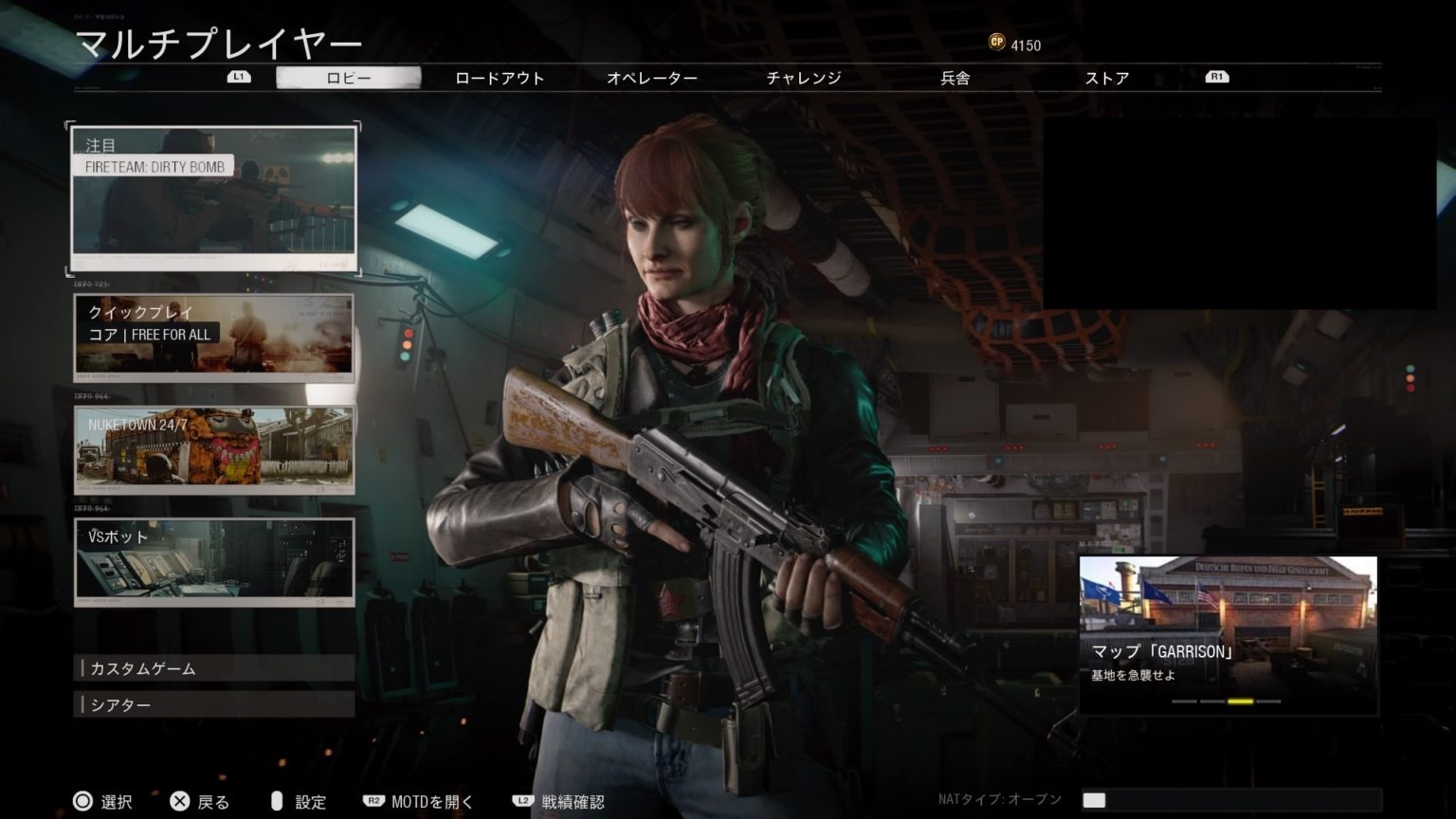Viewport: 1456px width, 819px height.
Task: Select the featured Fireteam: Dirty Bomb playlist
Action: pyautogui.click(x=214, y=199)
